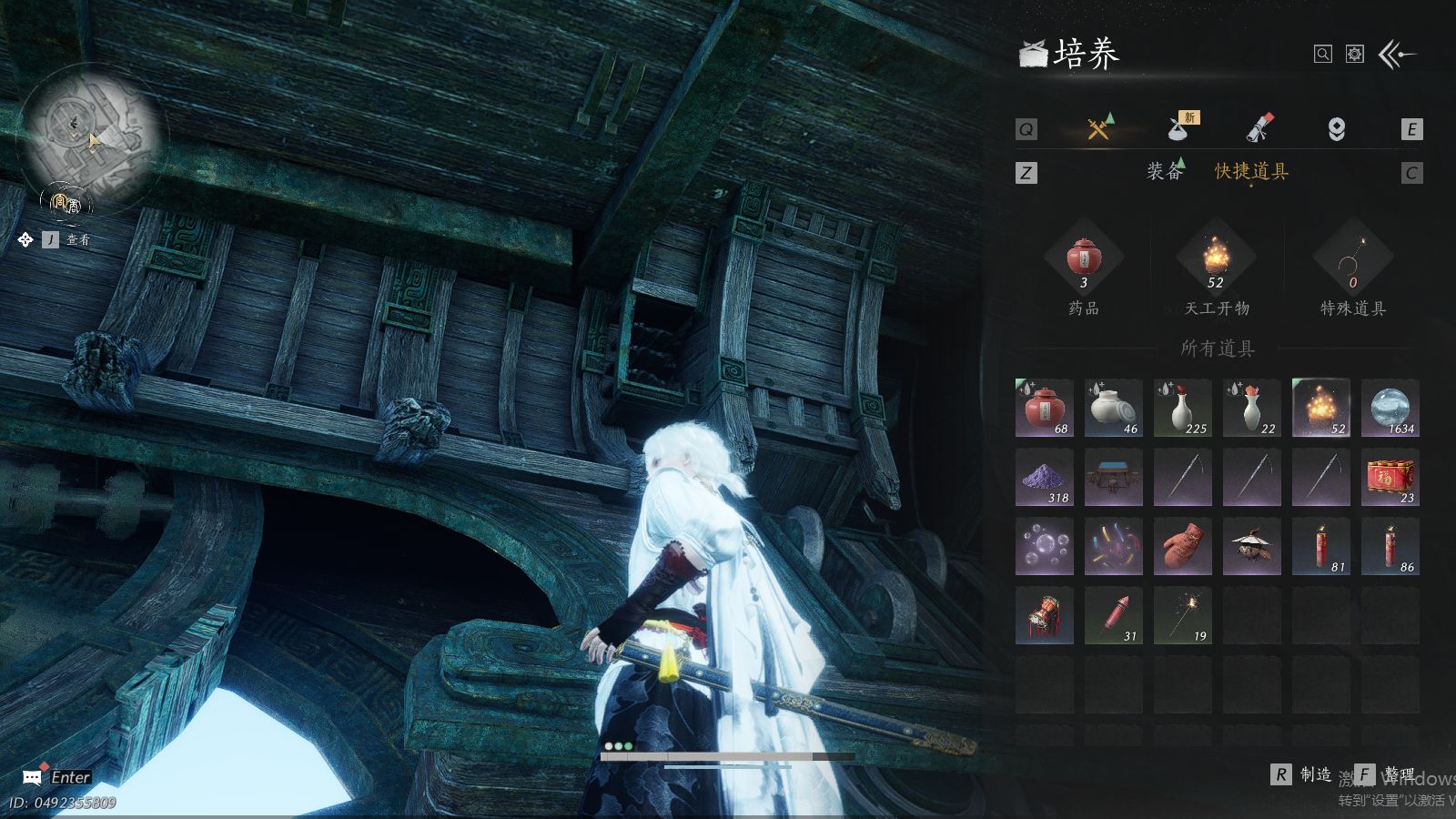Close the 培养 panel with the back arrow

pyautogui.click(x=1397, y=55)
